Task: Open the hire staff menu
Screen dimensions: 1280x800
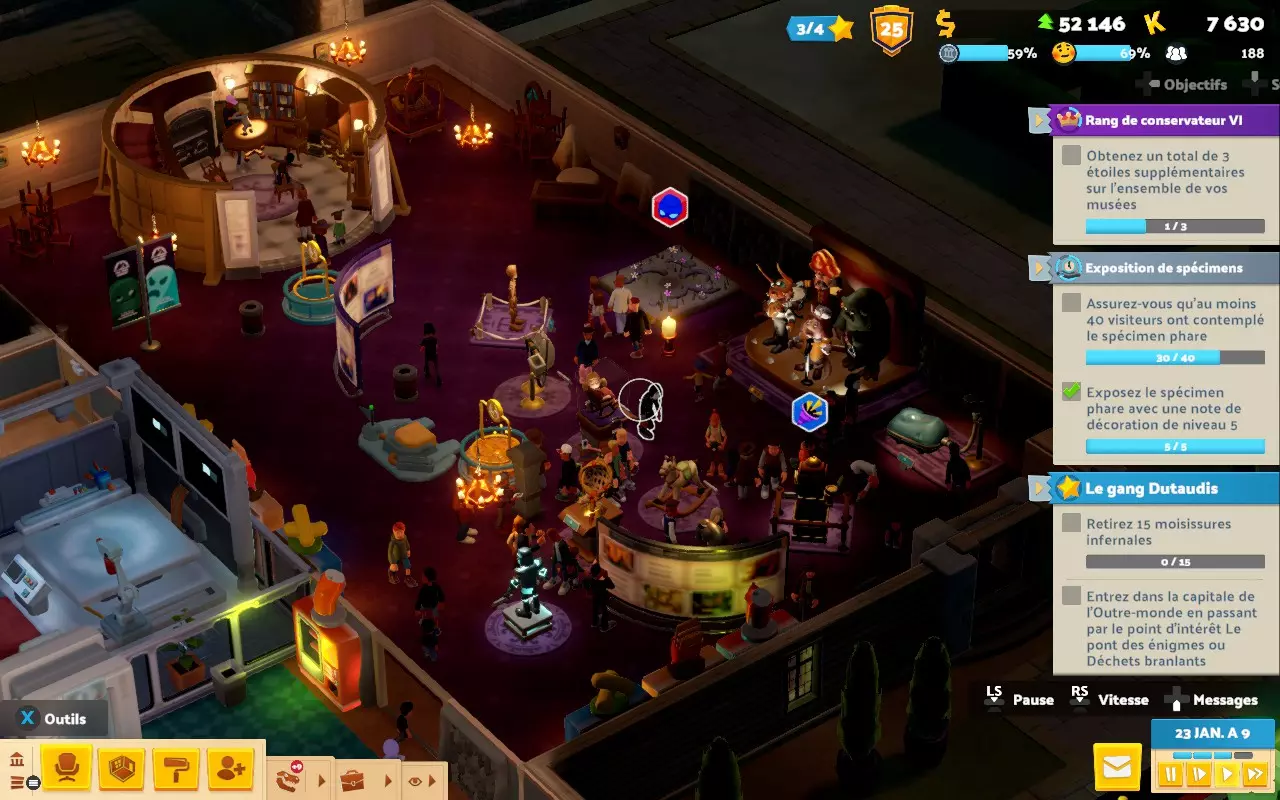Action: [x=230, y=768]
